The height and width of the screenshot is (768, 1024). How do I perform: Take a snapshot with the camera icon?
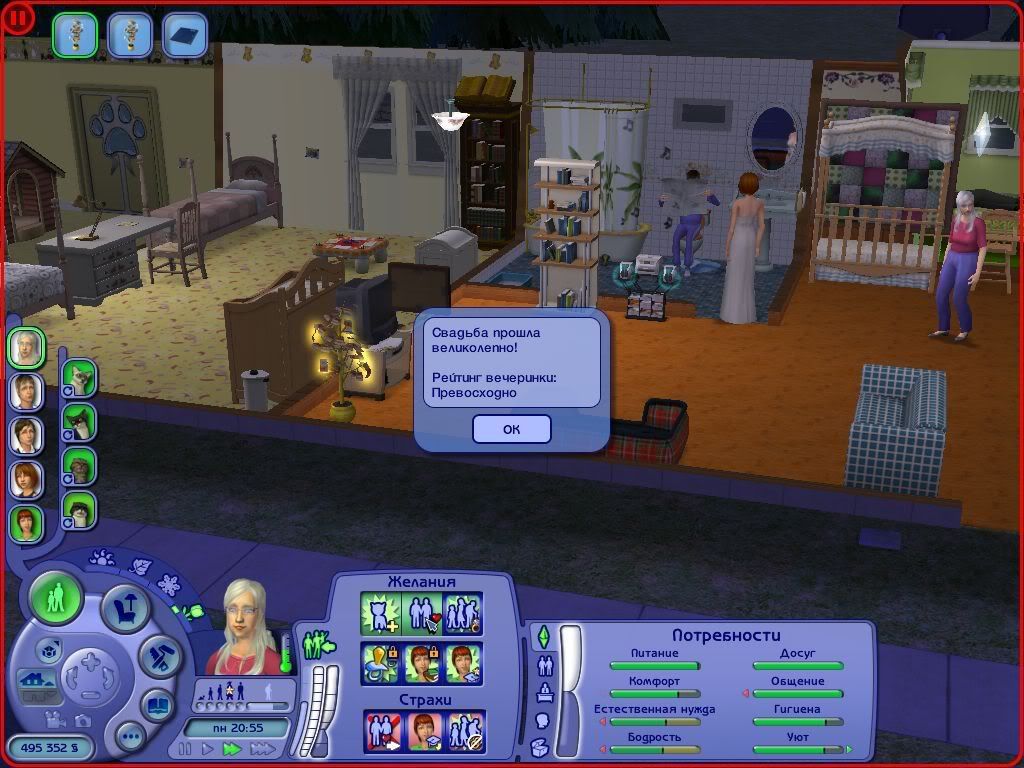click(82, 719)
